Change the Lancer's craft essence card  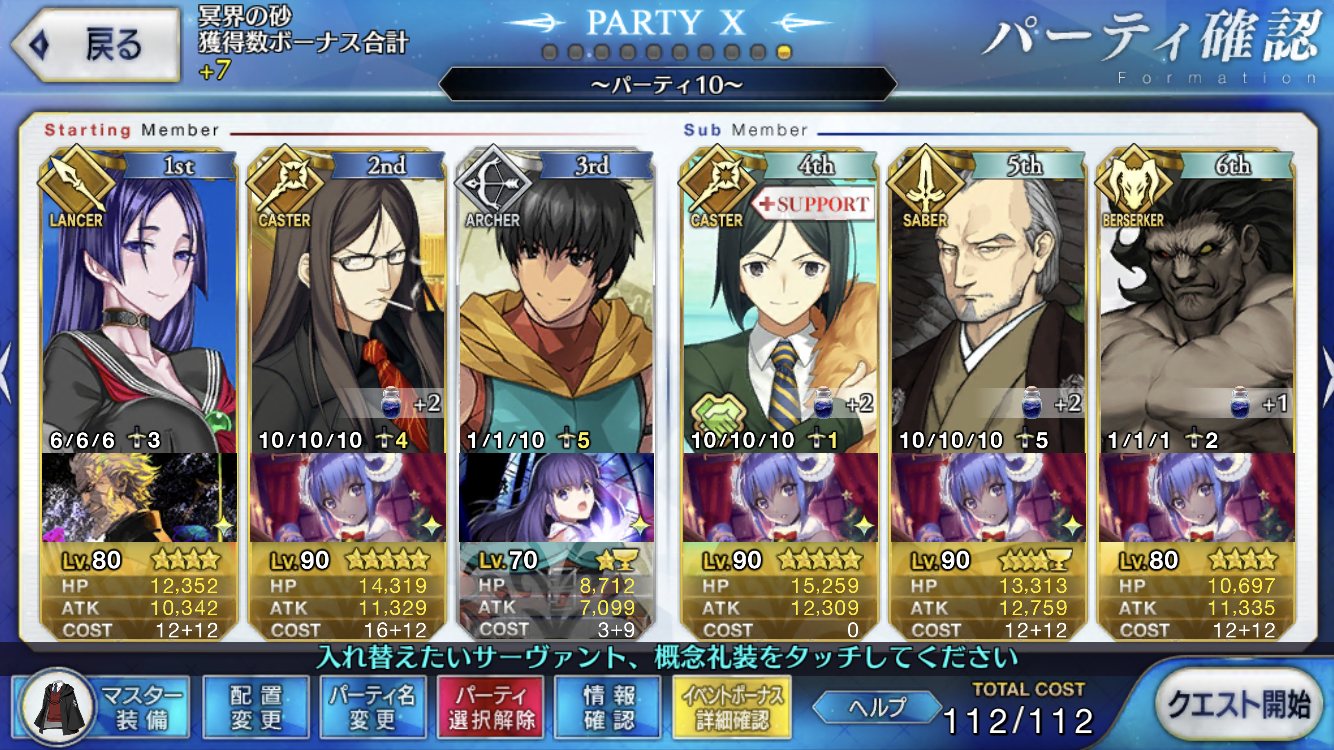coord(139,497)
